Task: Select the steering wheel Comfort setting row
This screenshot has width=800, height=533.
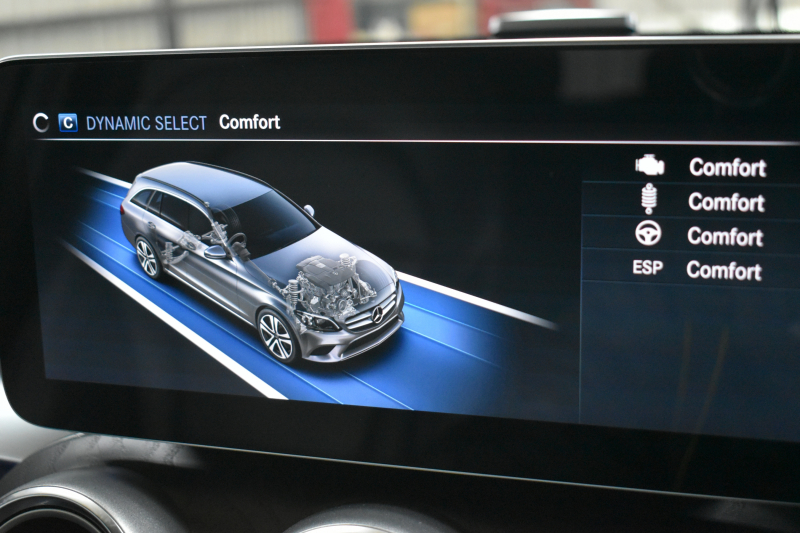Action: pyautogui.click(x=700, y=237)
